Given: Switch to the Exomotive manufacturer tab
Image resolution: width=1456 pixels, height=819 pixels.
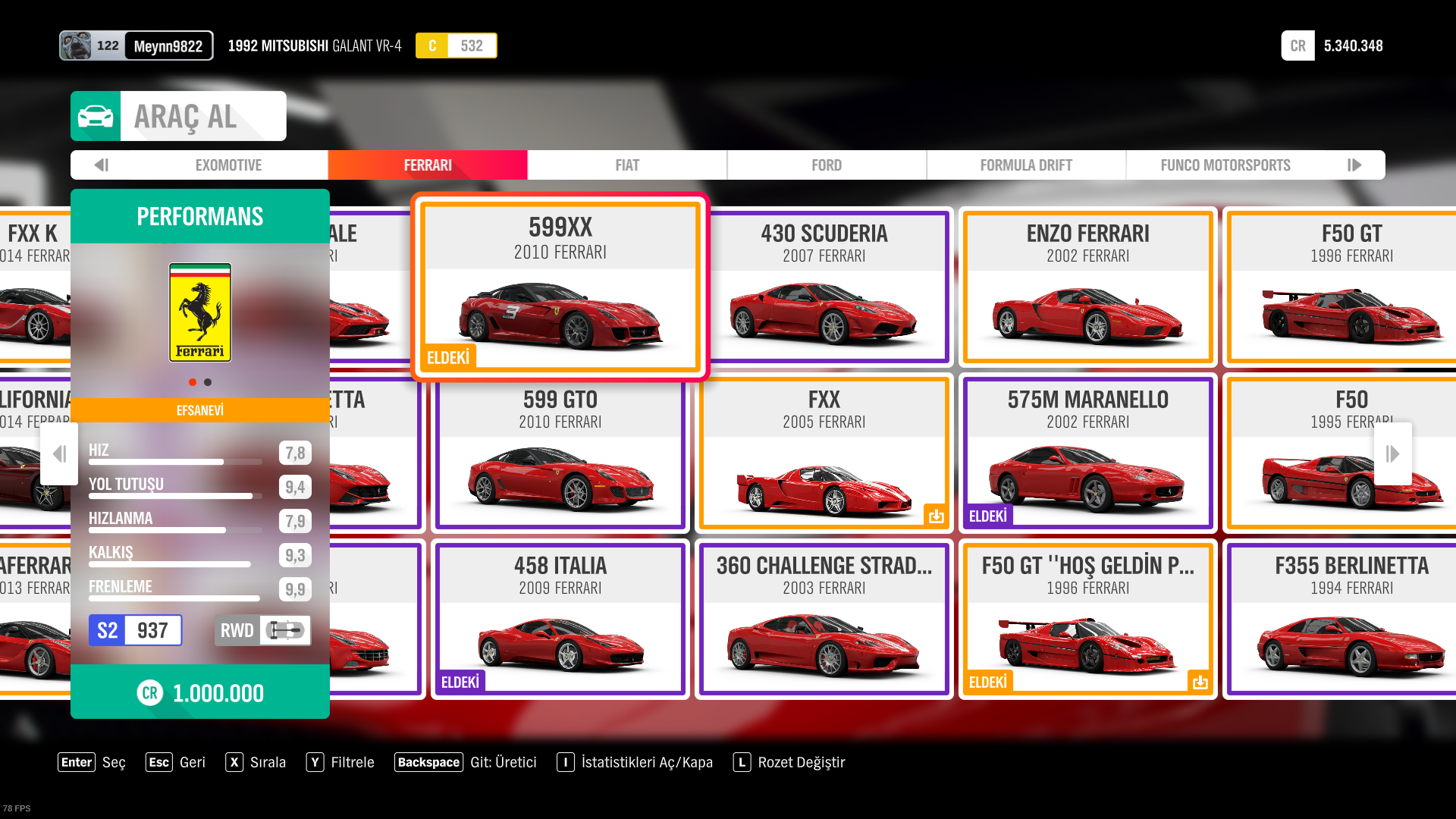Looking at the screenshot, I should point(228,165).
